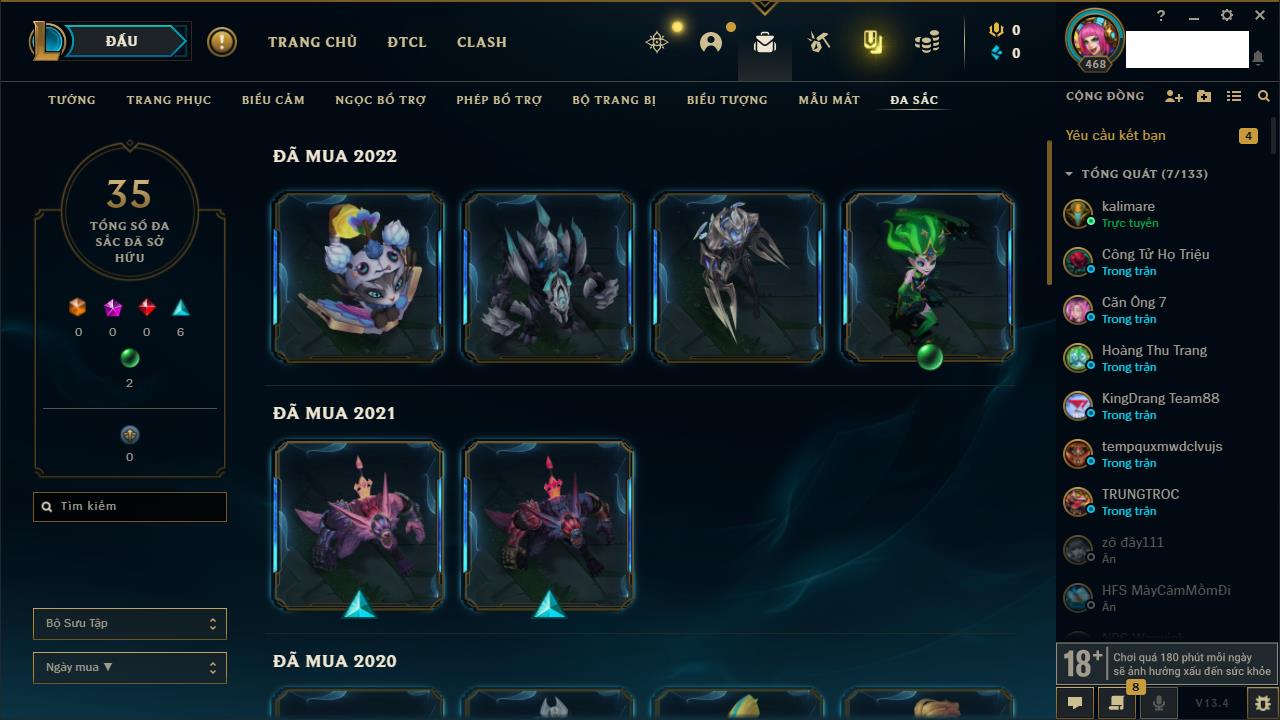The width and height of the screenshot is (1280, 720).
Task: Start a match with the ĐẤU button
Action: (122, 41)
